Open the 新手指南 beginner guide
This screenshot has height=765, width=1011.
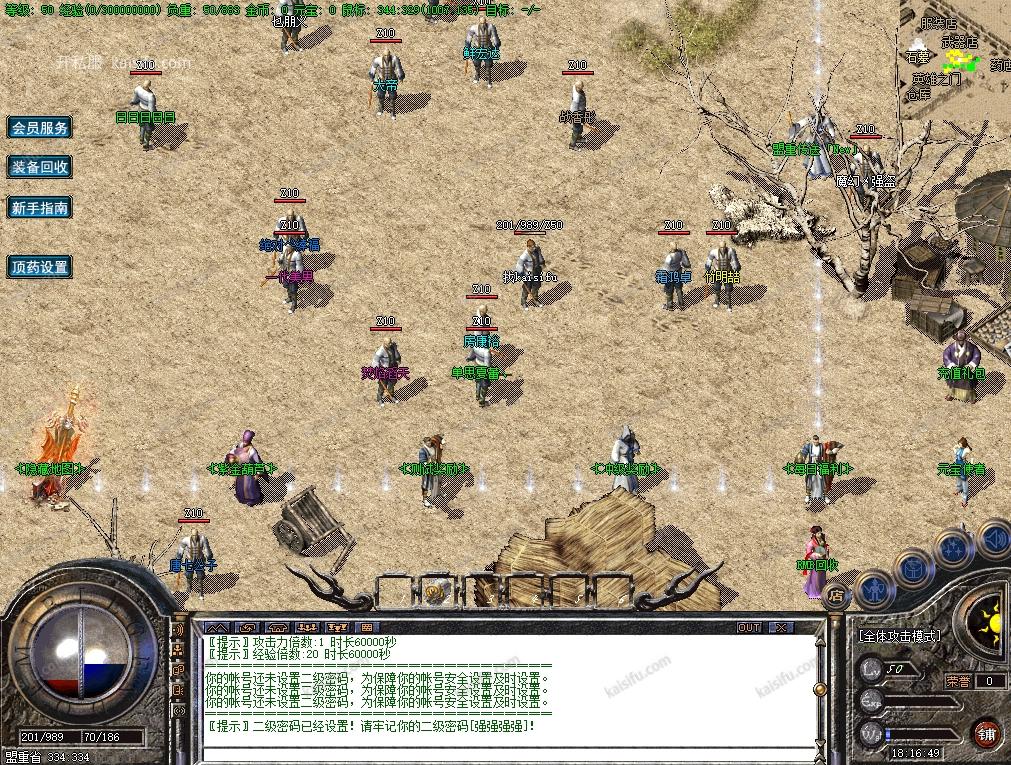tap(40, 208)
